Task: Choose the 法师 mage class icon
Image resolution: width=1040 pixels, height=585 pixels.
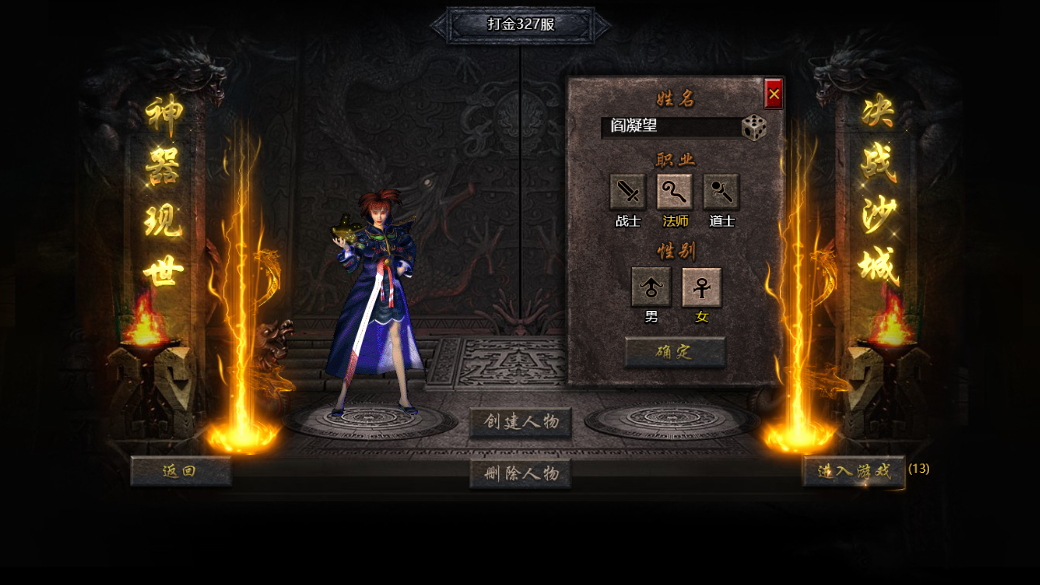Action: (x=675, y=192)
